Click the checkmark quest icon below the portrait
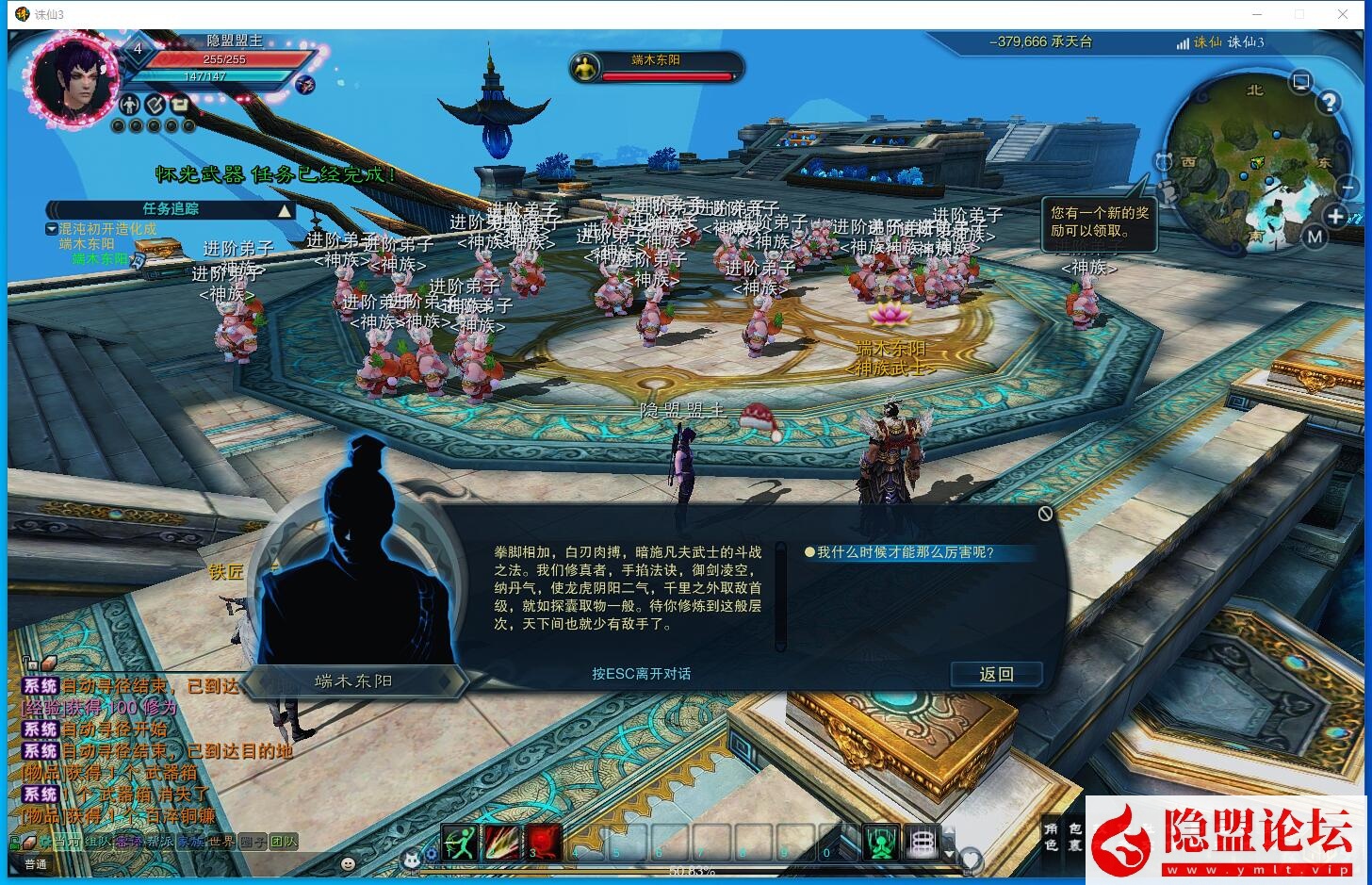Viewport: 1372px width, 885px height. 155,104
